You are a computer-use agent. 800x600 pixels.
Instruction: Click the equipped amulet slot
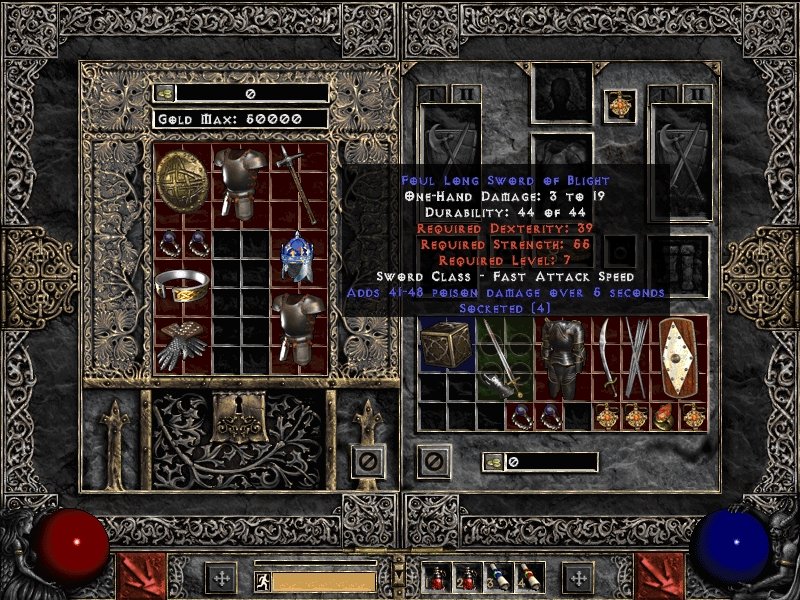pyautogui.click(x=619, y=104)
